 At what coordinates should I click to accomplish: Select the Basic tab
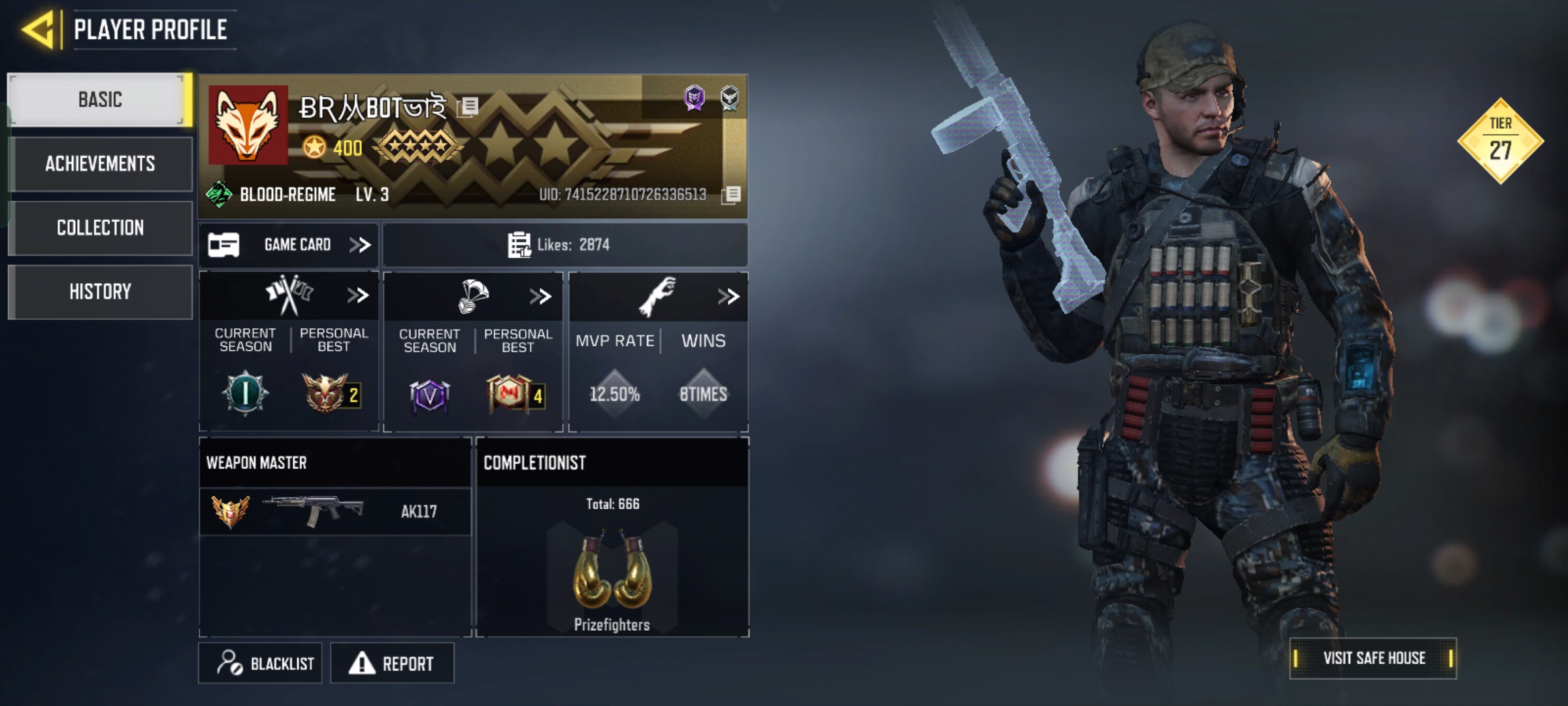pyautogui.click(x=100, y=100)
